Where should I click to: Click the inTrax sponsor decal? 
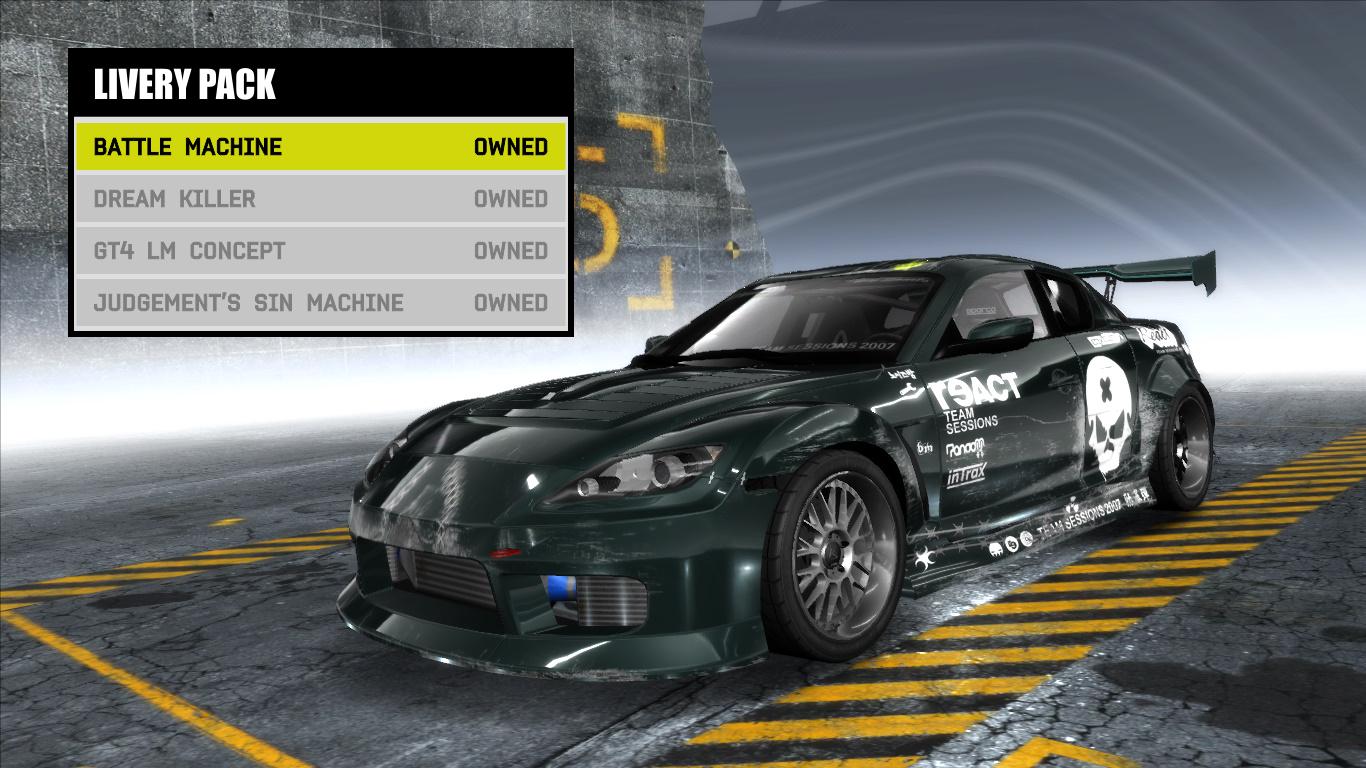[x=966, y=474]
